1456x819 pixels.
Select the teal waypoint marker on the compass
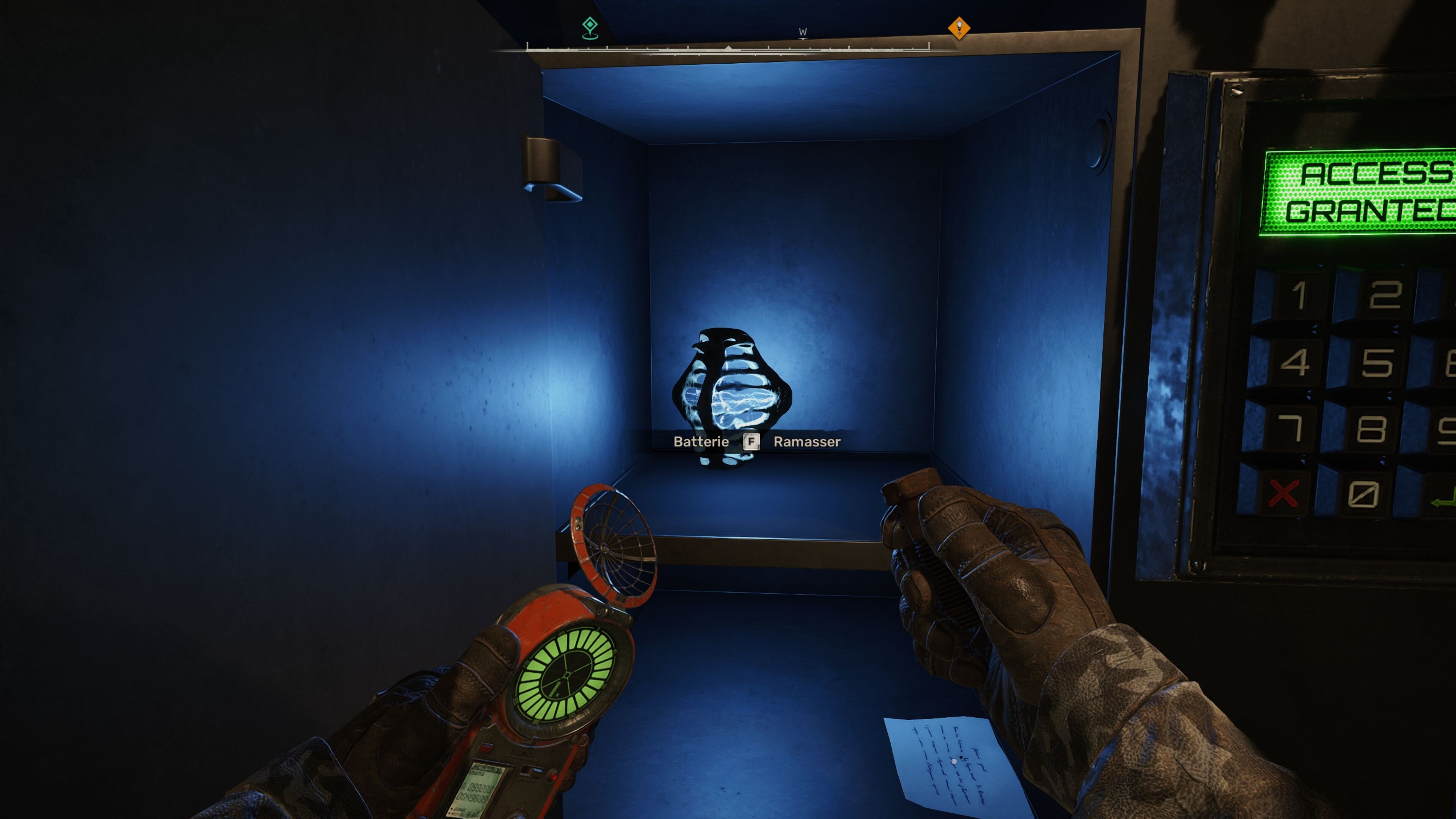(590, 25)
